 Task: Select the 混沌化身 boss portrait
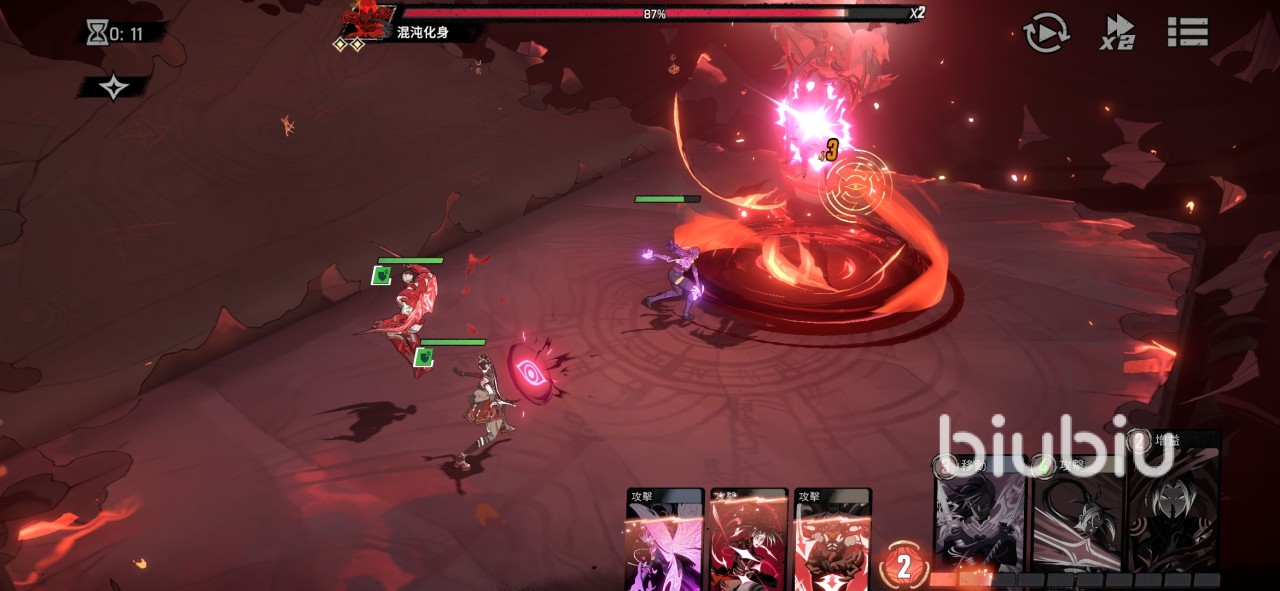click(x=366, y=20)
